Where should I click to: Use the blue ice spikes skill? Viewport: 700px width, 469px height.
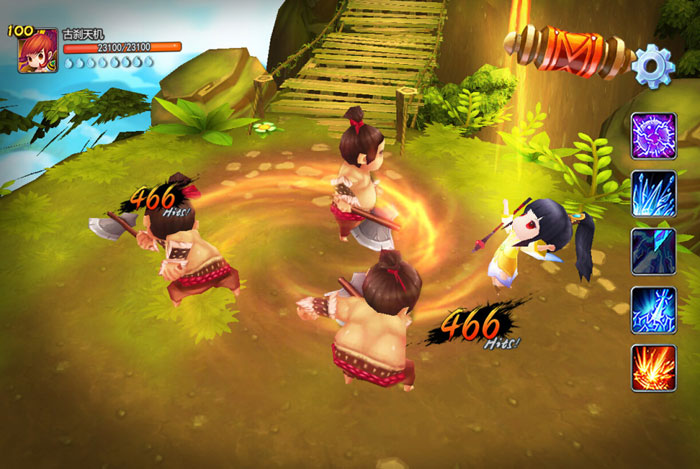click(x=653, y=194)
